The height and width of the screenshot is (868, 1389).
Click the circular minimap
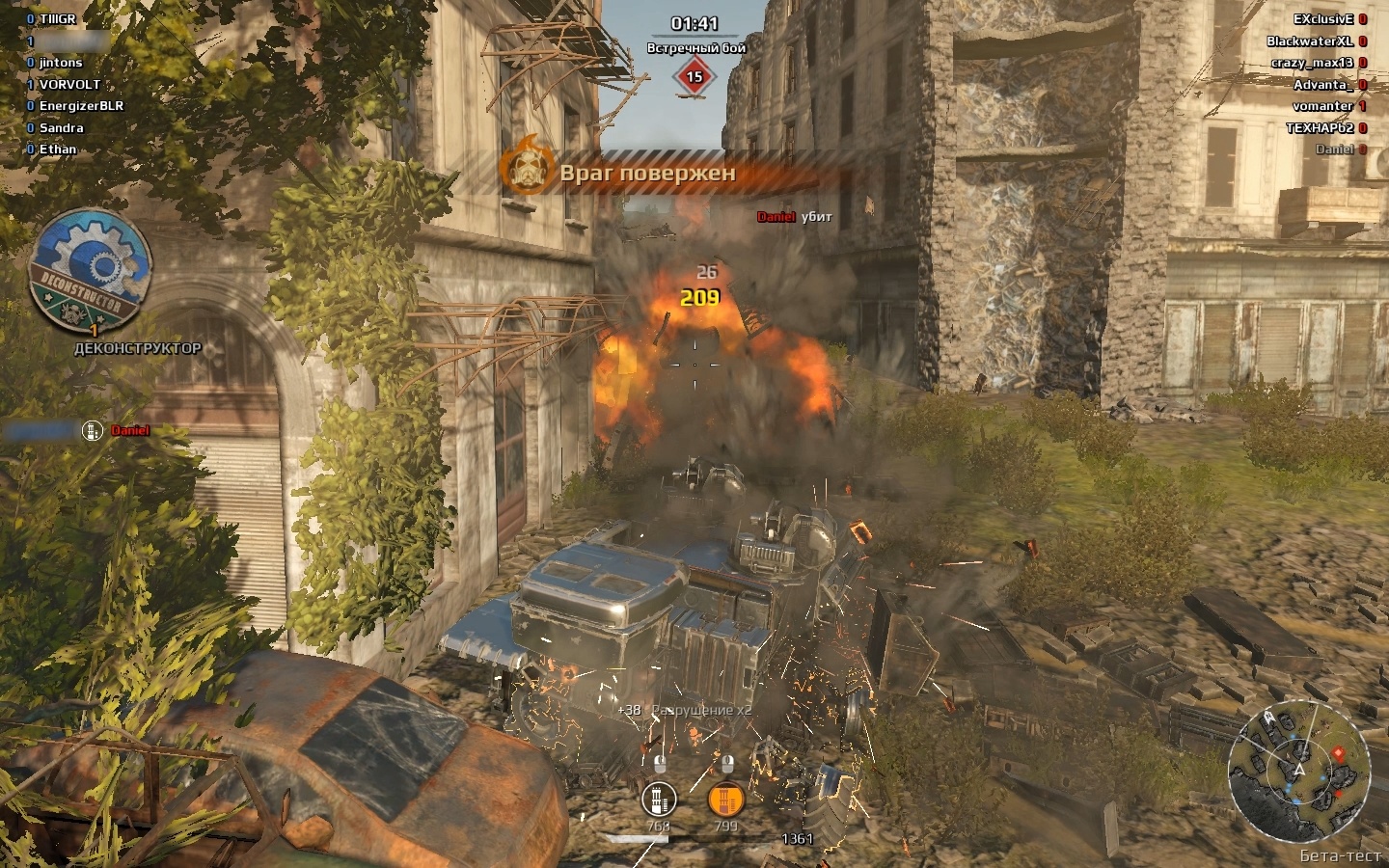click(x=1298, y=770)
